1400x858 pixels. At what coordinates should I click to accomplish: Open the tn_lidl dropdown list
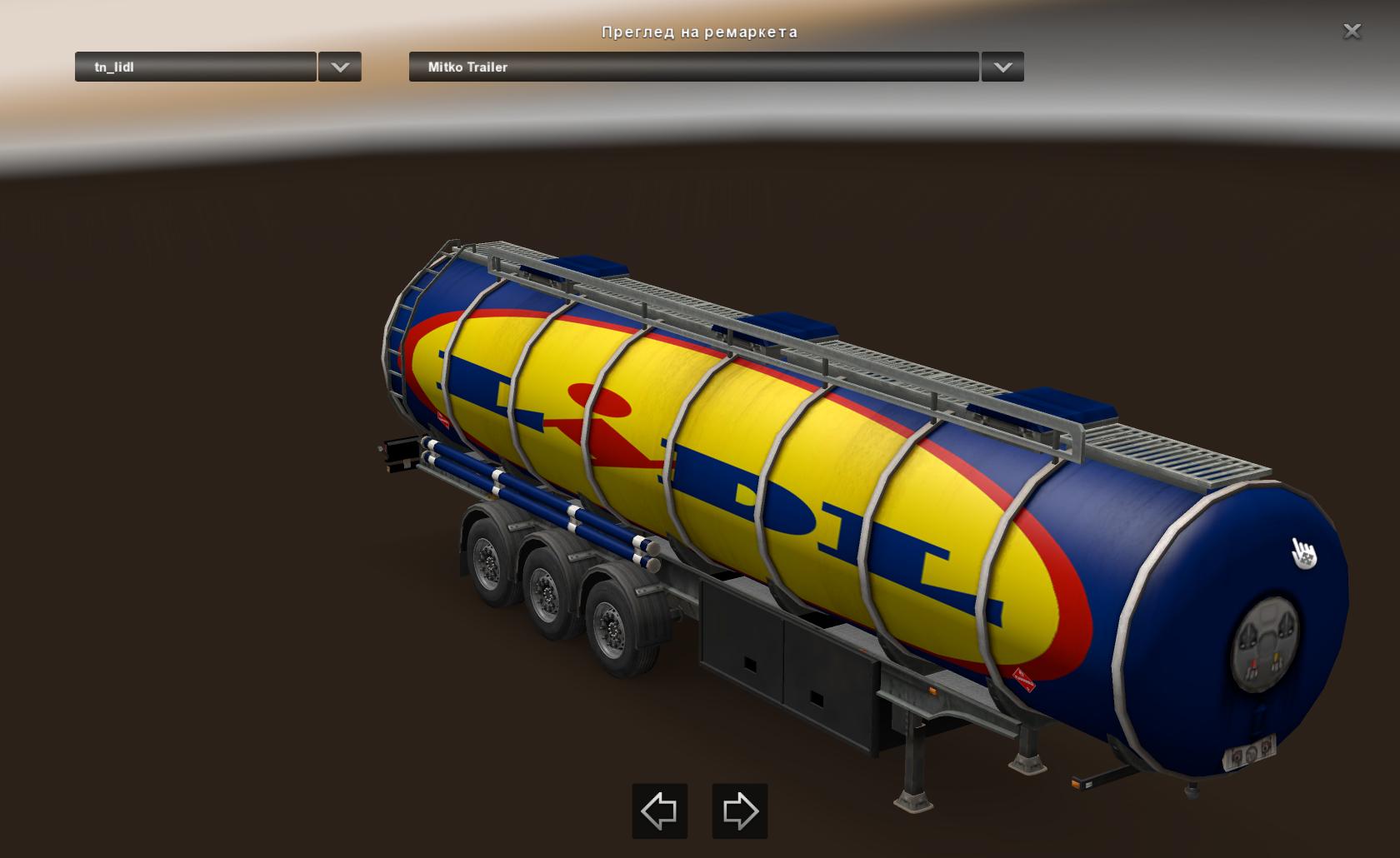(340, 67)
